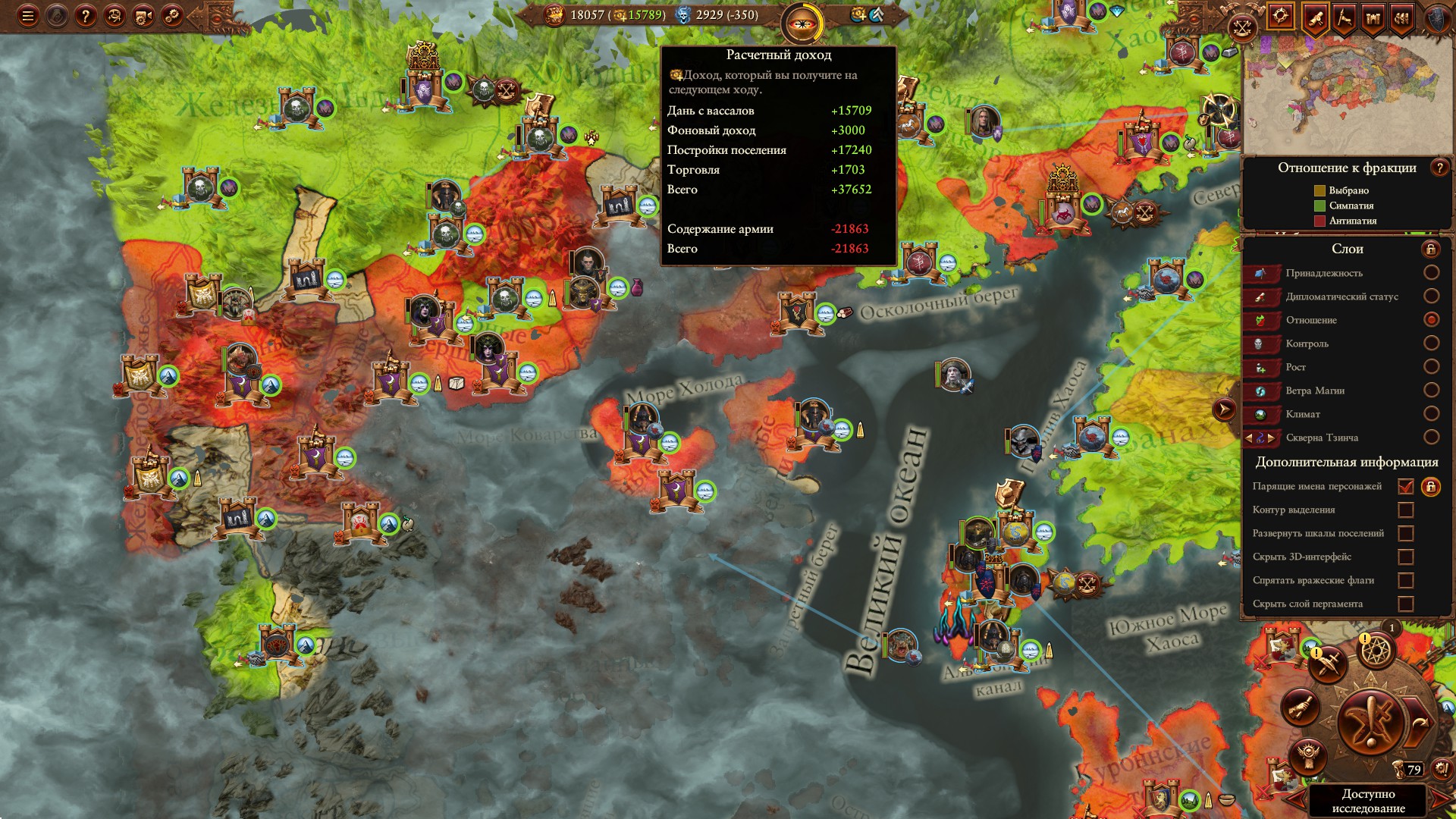Open the castle-icon provinces list tab
The height and width of the screenshot is (819, 1456).
[x=1373, y=17]
